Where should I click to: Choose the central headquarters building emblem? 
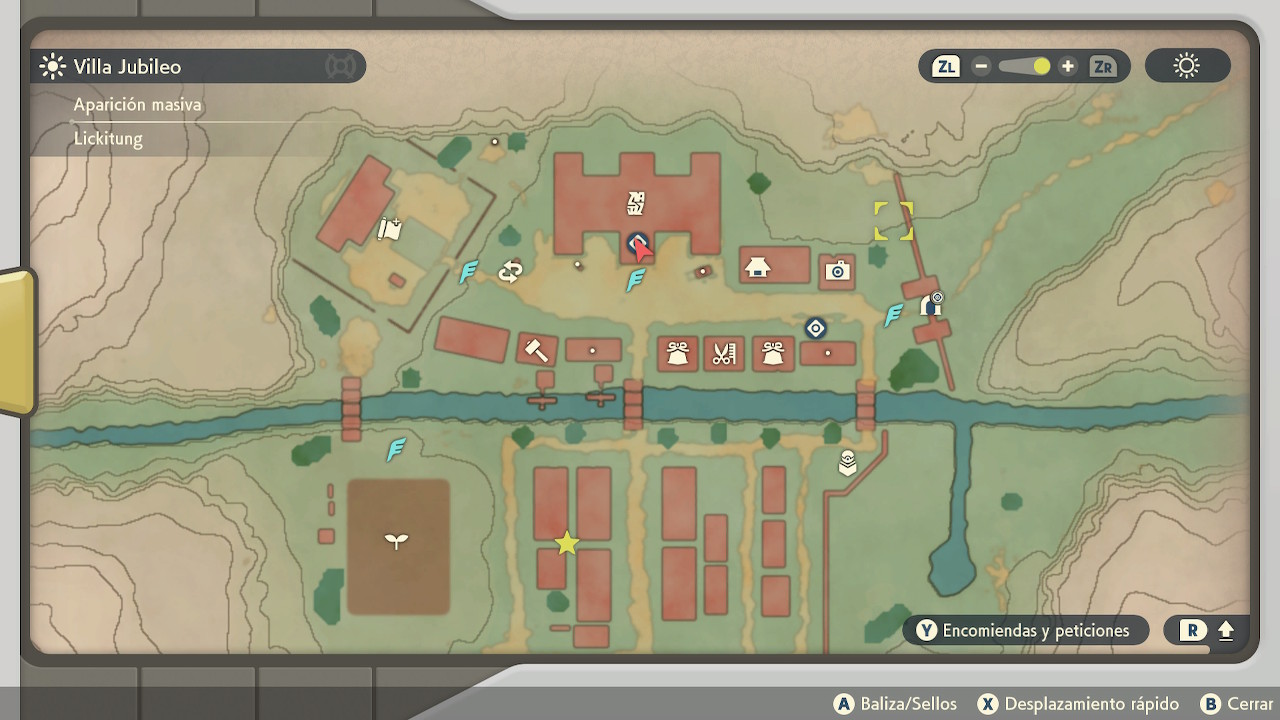point(636,203)
